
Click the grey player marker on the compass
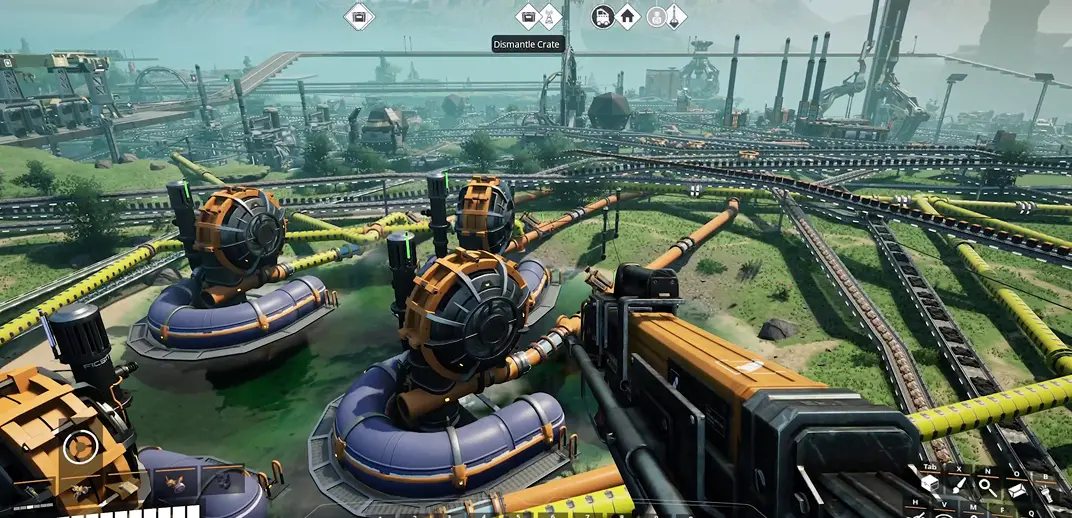coord(656,17)
